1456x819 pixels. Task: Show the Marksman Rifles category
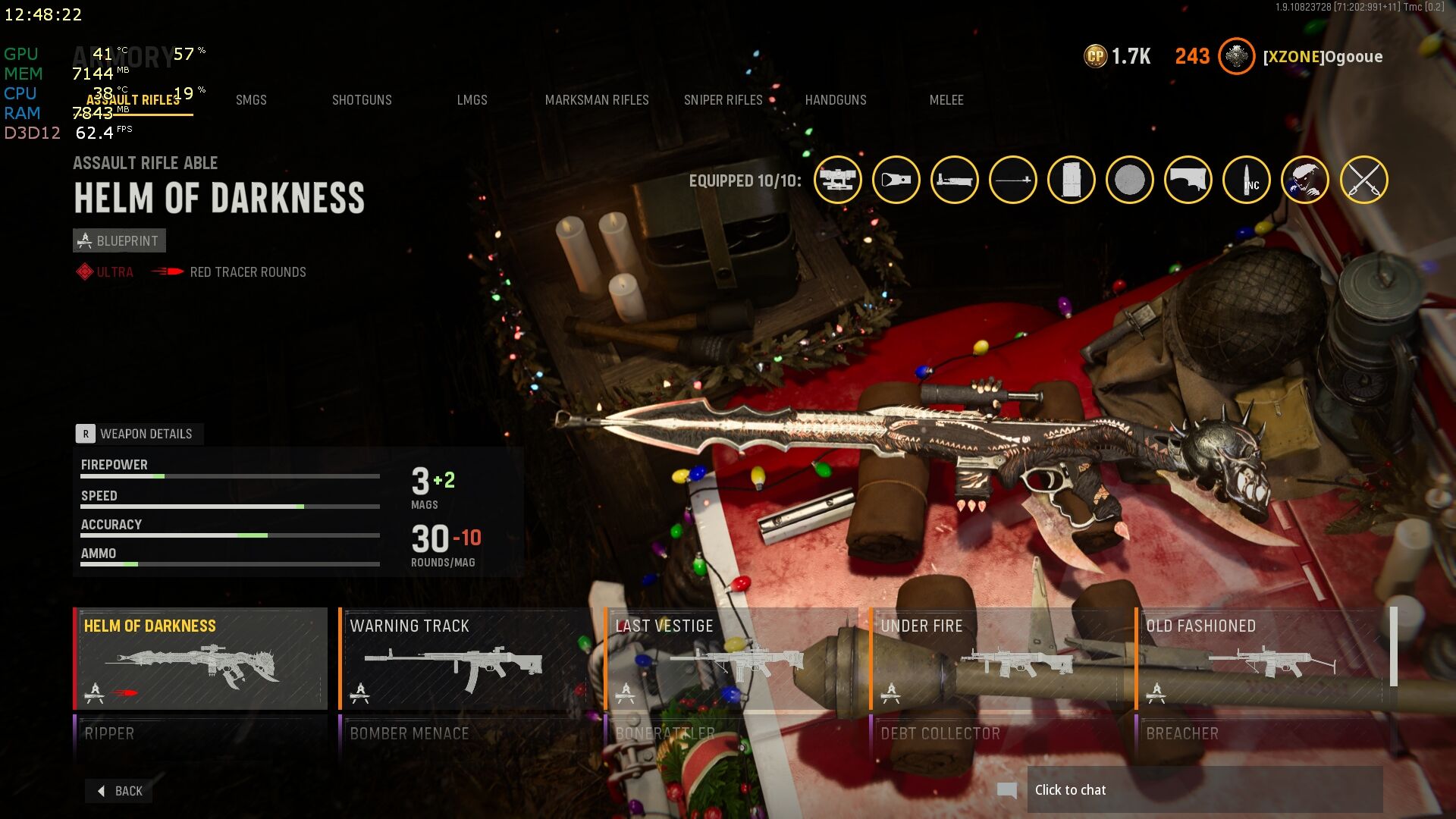coord(597,100)
